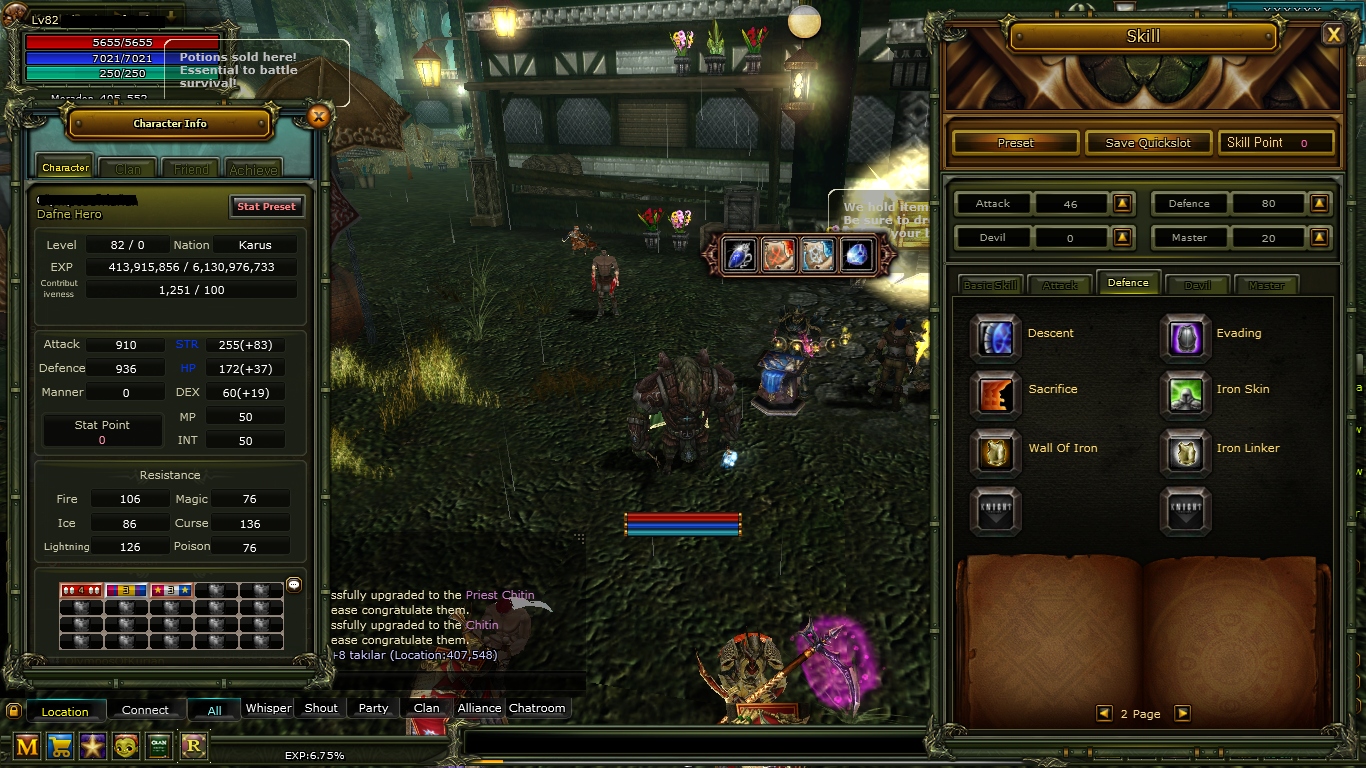Open the Achieve tab
Image resolution: width=1366 pixels, height=768 pixels.
pos(253,169)
